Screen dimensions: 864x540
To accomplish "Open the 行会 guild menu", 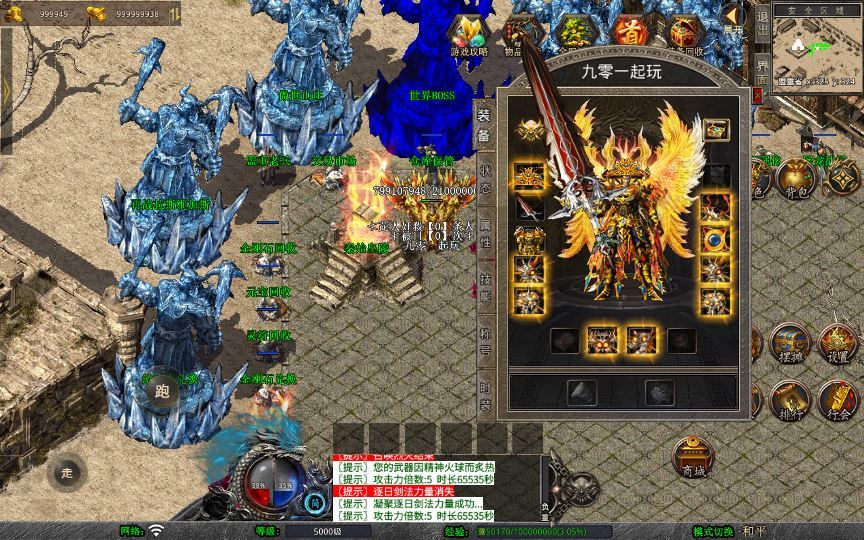I will pos(838,402).
